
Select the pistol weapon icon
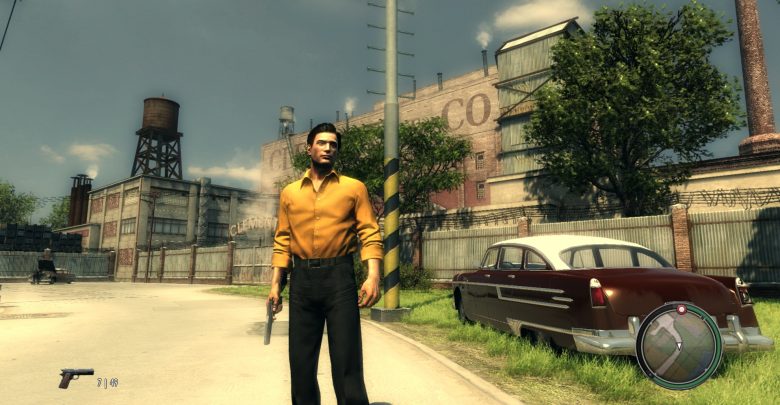[75, 377]
